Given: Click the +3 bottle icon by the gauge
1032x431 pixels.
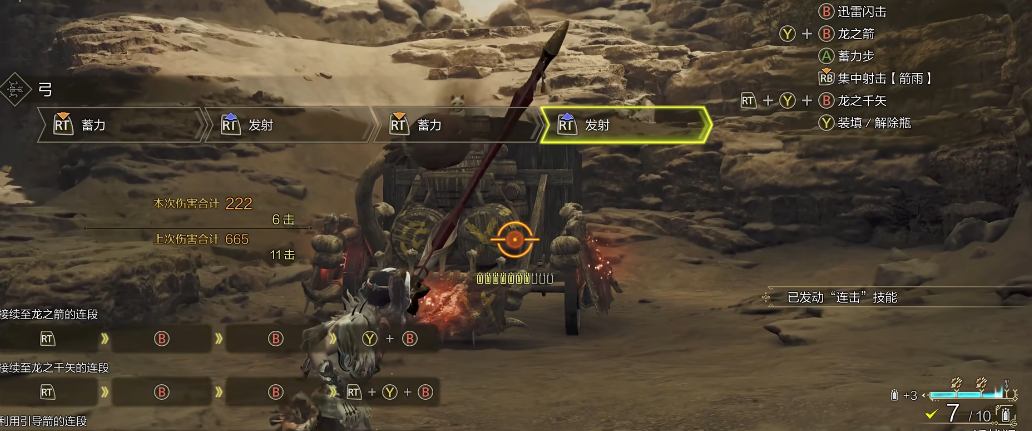Looking at the screenshot, I should coord(892,395).
